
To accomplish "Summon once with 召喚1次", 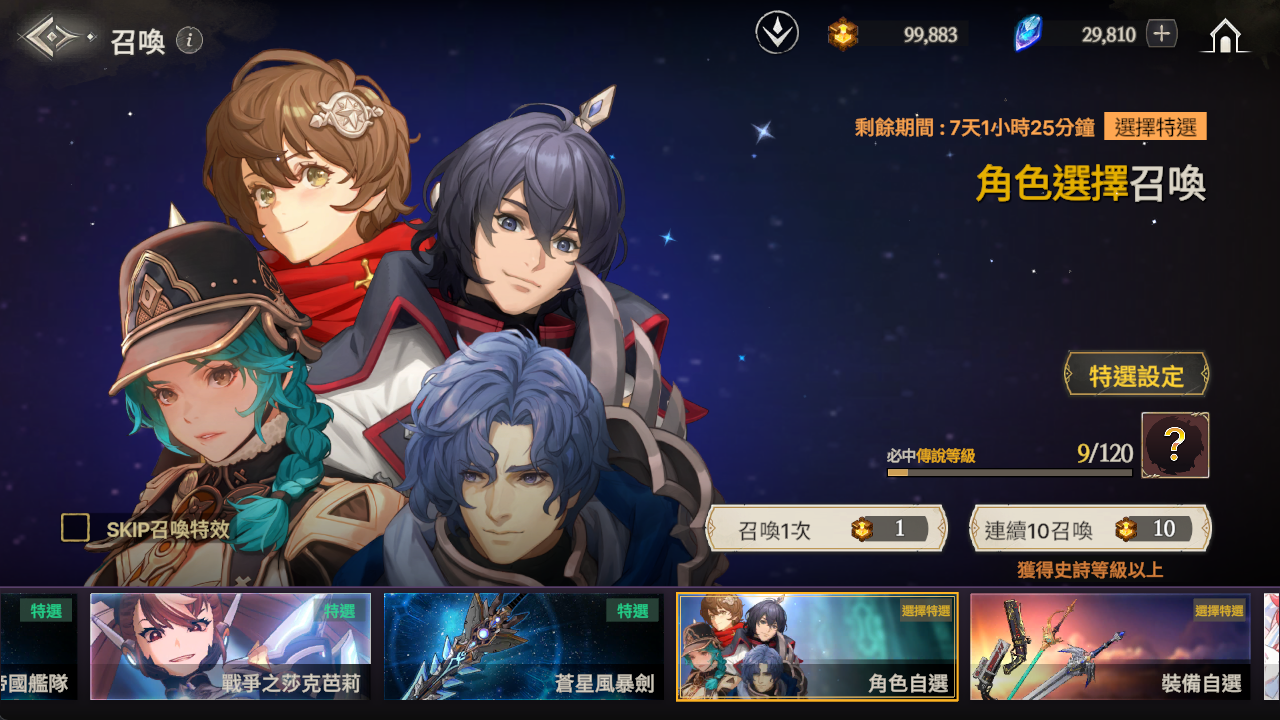I will pyautogui.click(x=826, y=529).
